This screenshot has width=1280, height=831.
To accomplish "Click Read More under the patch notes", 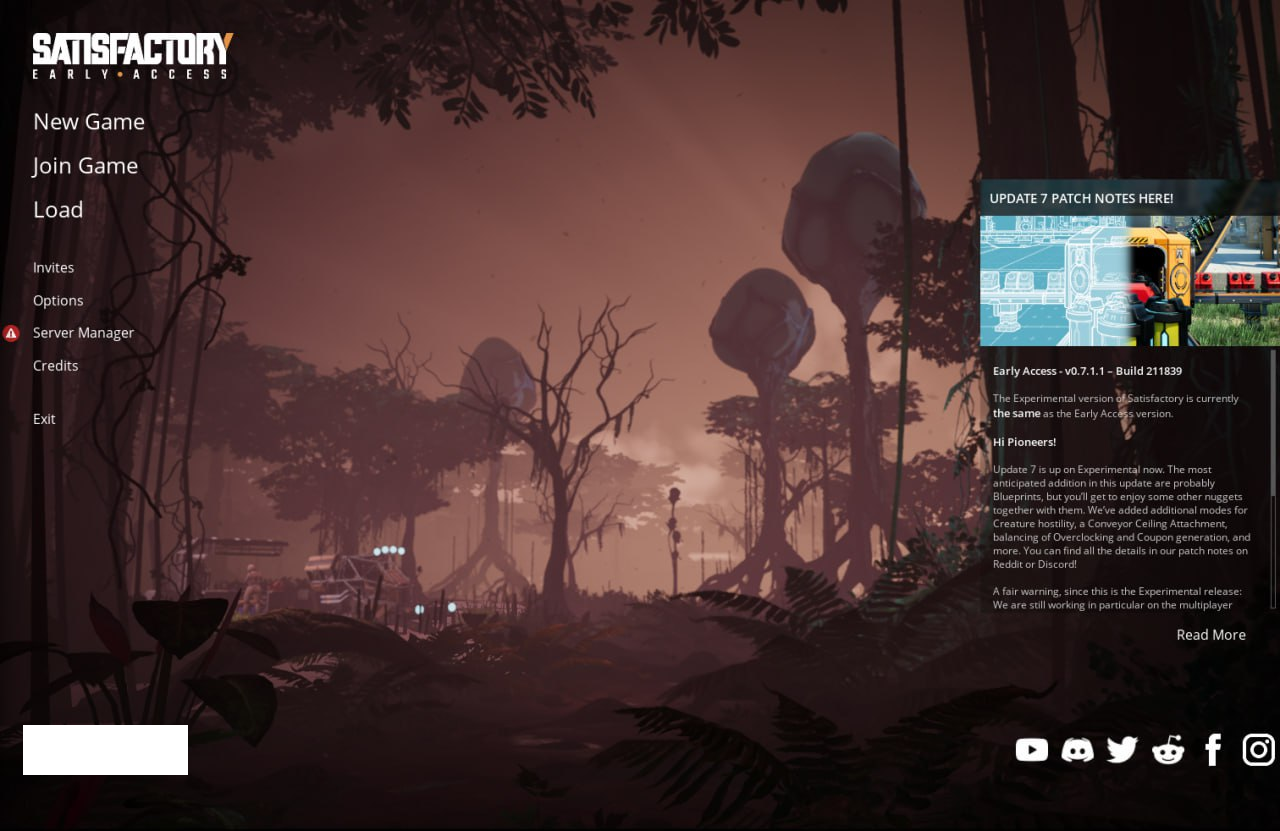I will pyautogui.click(x=1210, y=635).
